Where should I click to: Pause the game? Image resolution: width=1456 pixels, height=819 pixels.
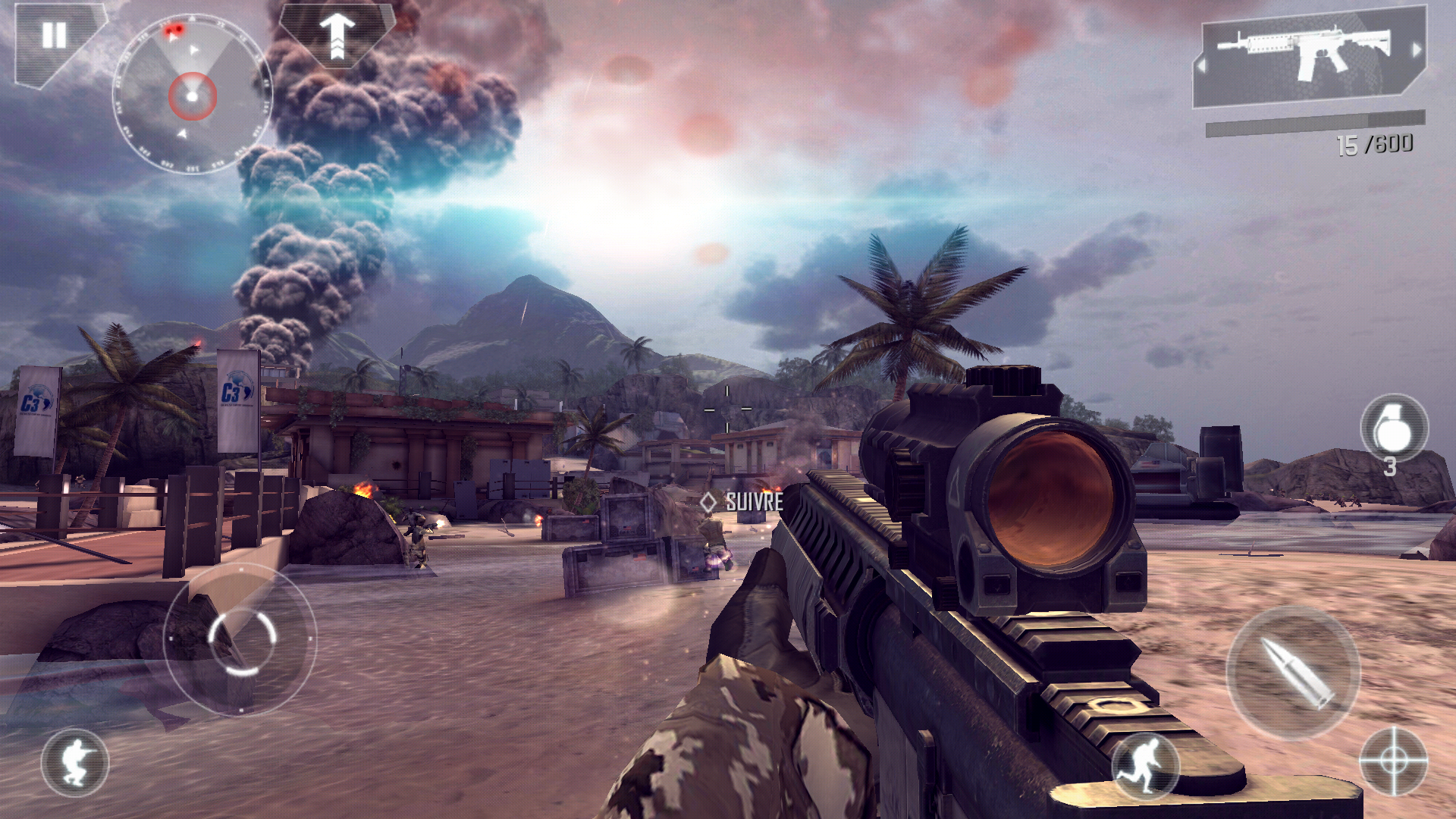pyautogui.click(x=53, y=36)
